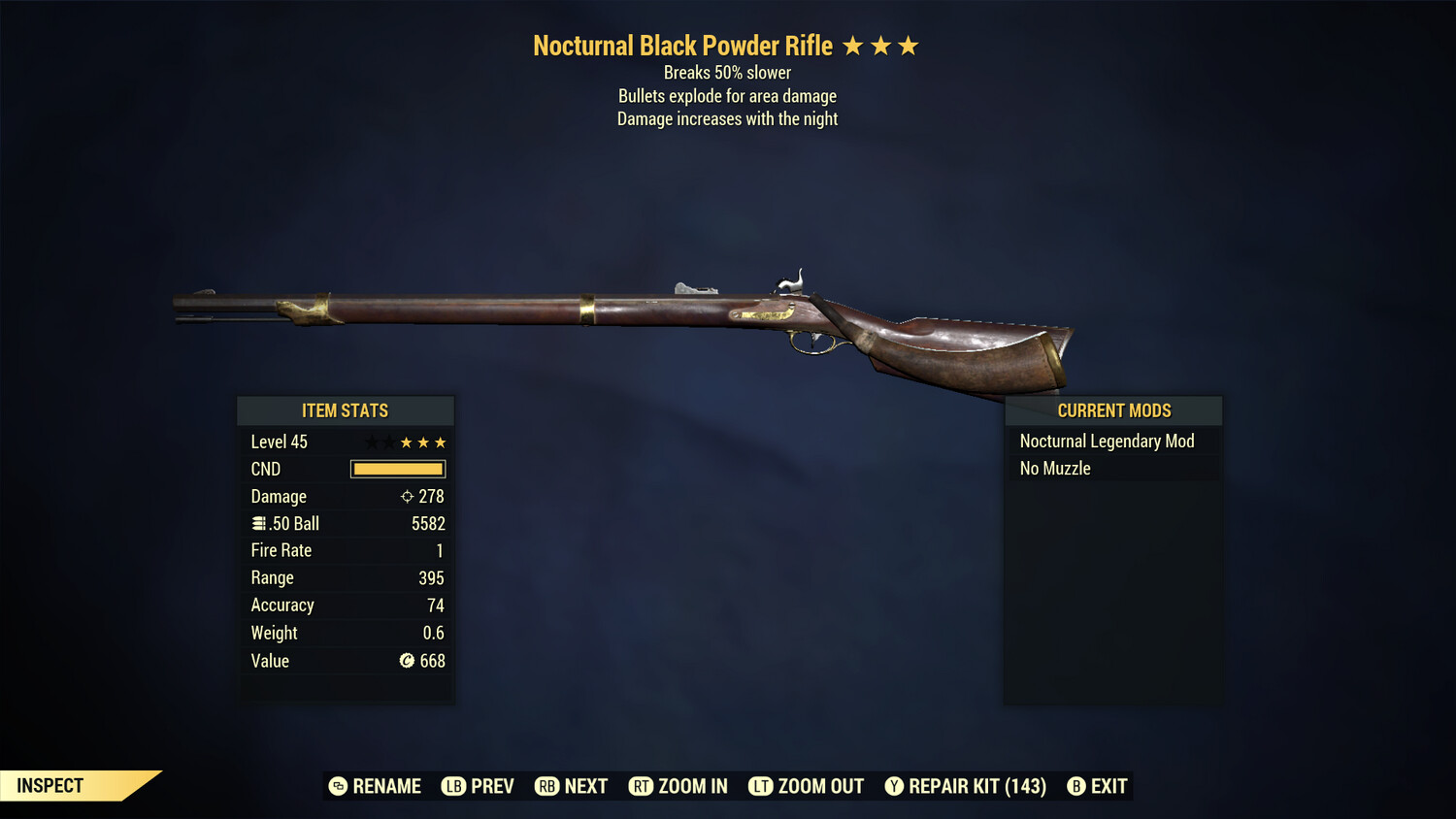Click the LB button icon beside PREV

click(452, 786)
